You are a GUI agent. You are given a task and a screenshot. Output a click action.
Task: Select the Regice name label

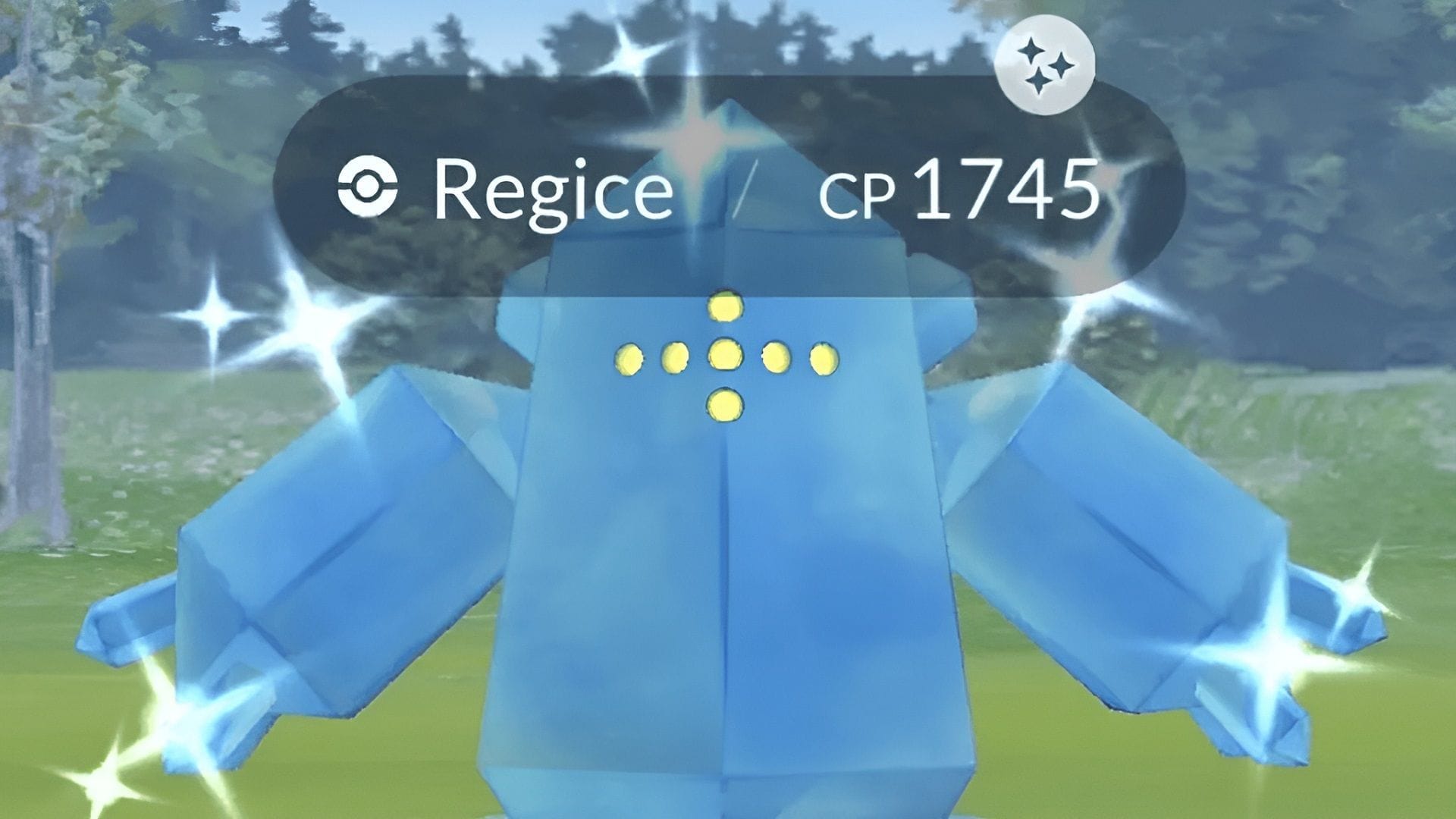[552, 190]
